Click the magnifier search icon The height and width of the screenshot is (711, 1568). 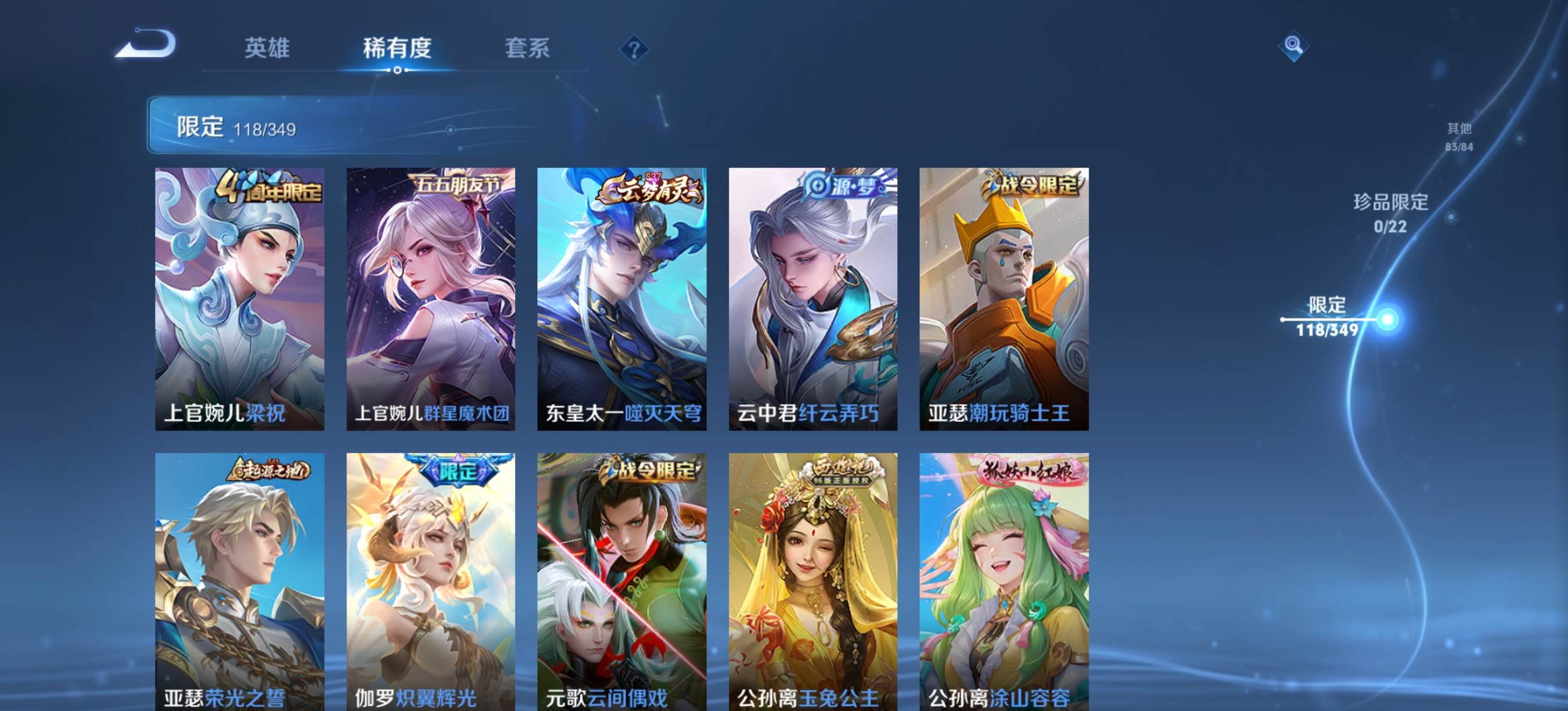pos(1293,46)
